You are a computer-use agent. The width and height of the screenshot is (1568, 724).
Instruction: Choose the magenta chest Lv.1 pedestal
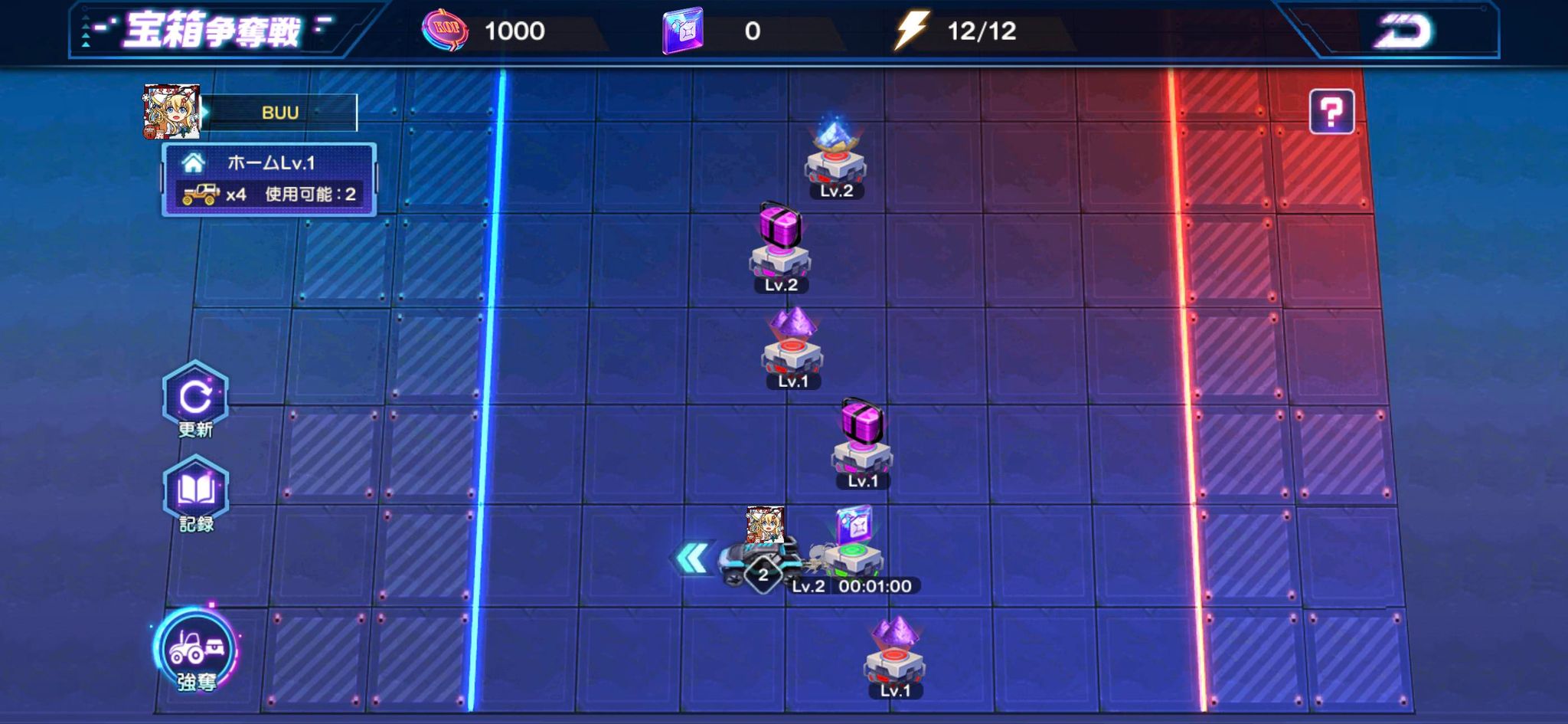coord(862,444)
